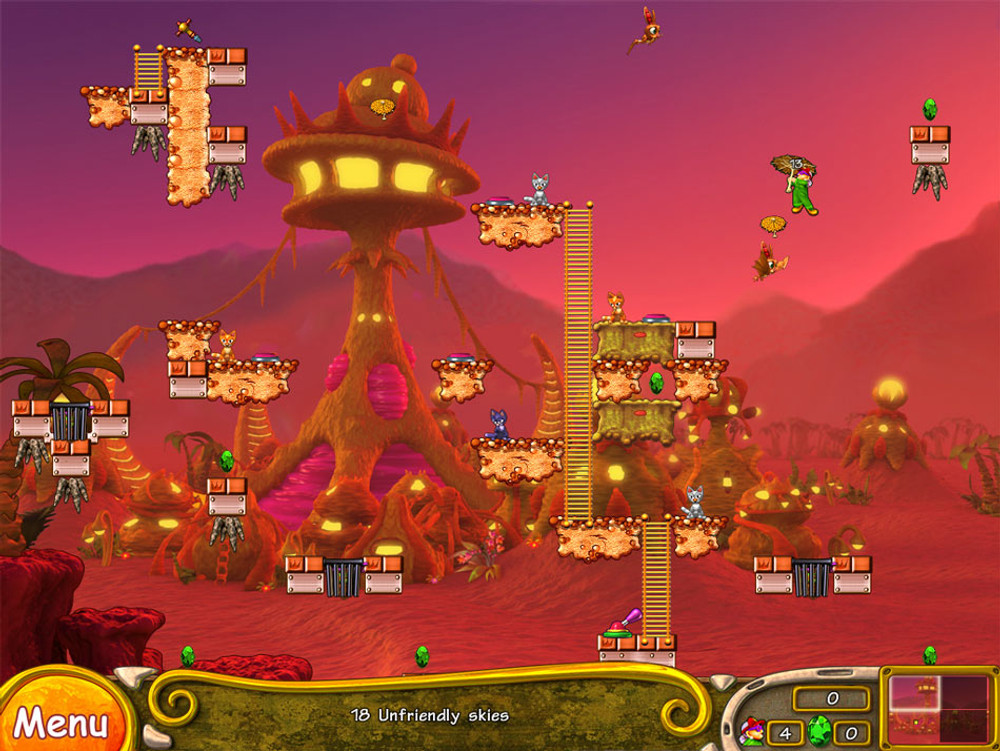
Task: Click the level minimap thumbnail
Action: coord(939,708)
